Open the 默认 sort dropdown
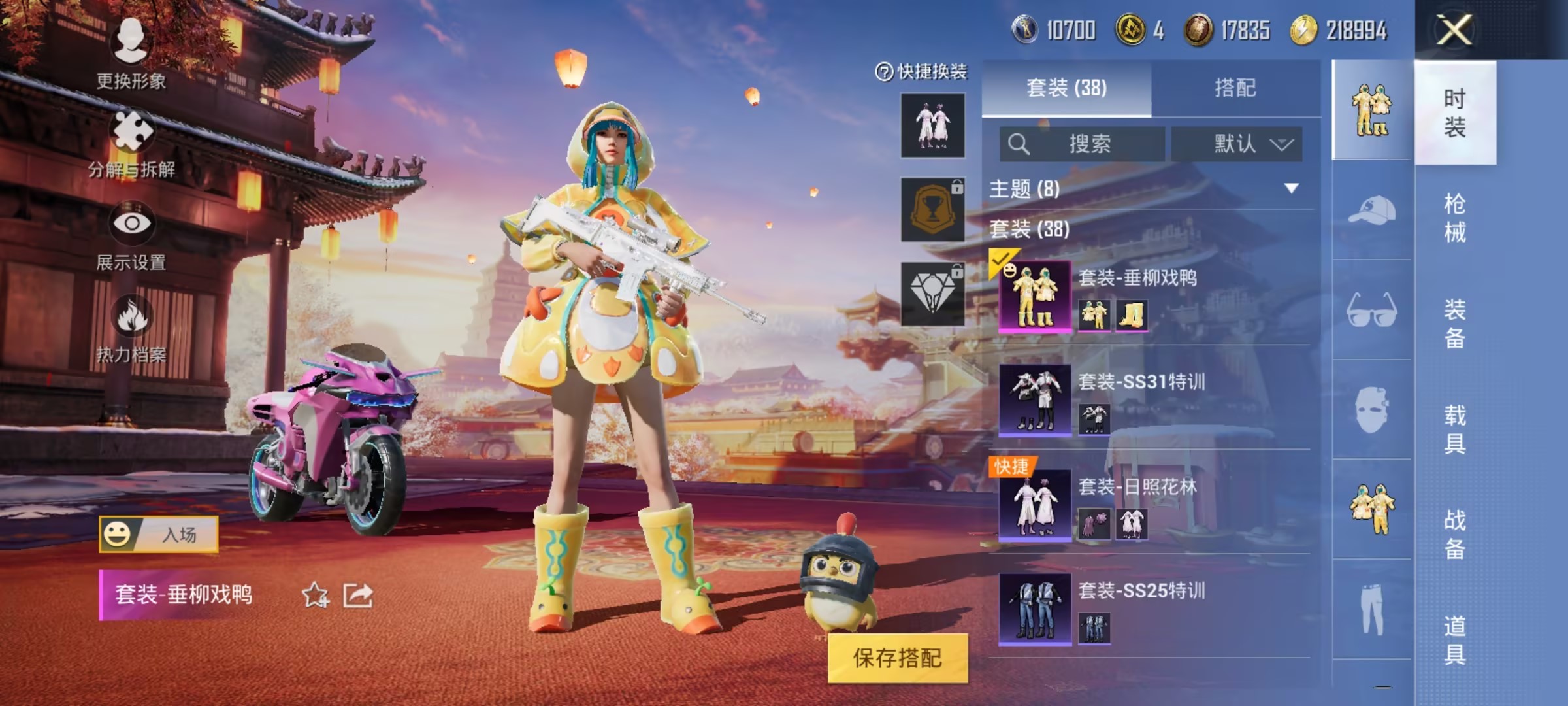 1237,144
